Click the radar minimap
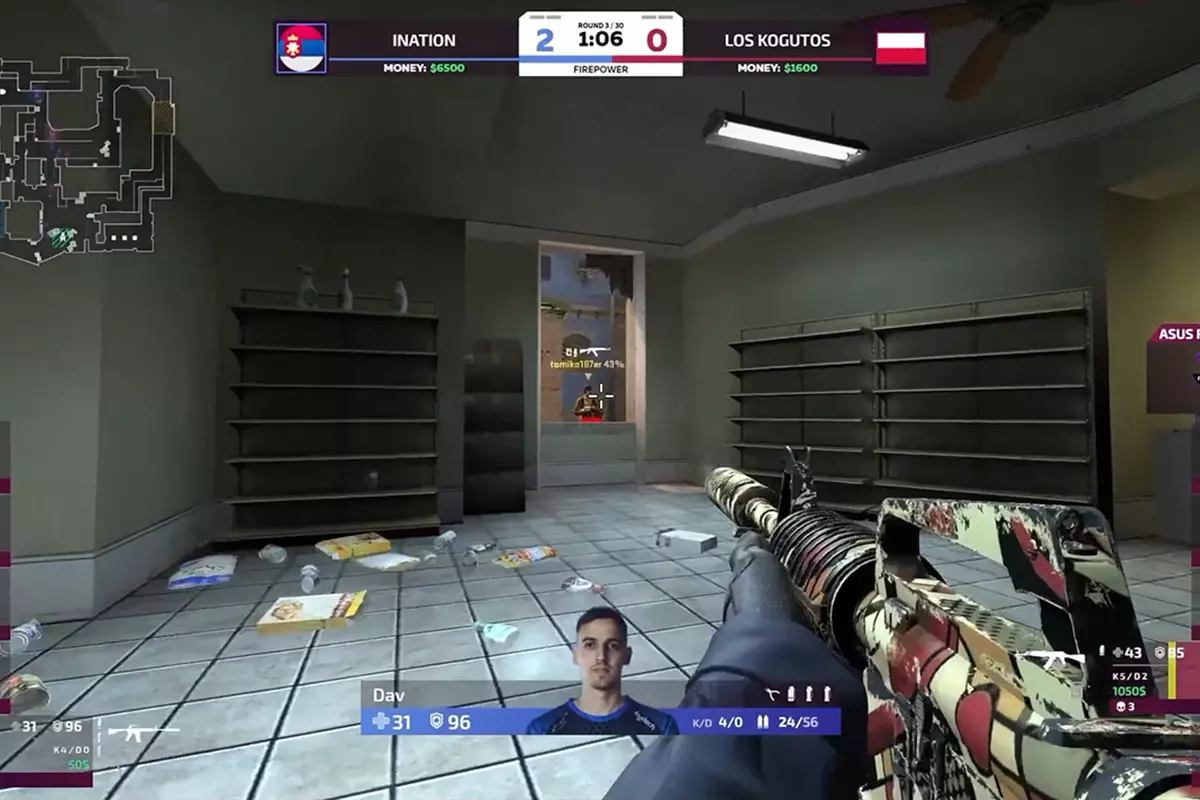 [85, 160]
